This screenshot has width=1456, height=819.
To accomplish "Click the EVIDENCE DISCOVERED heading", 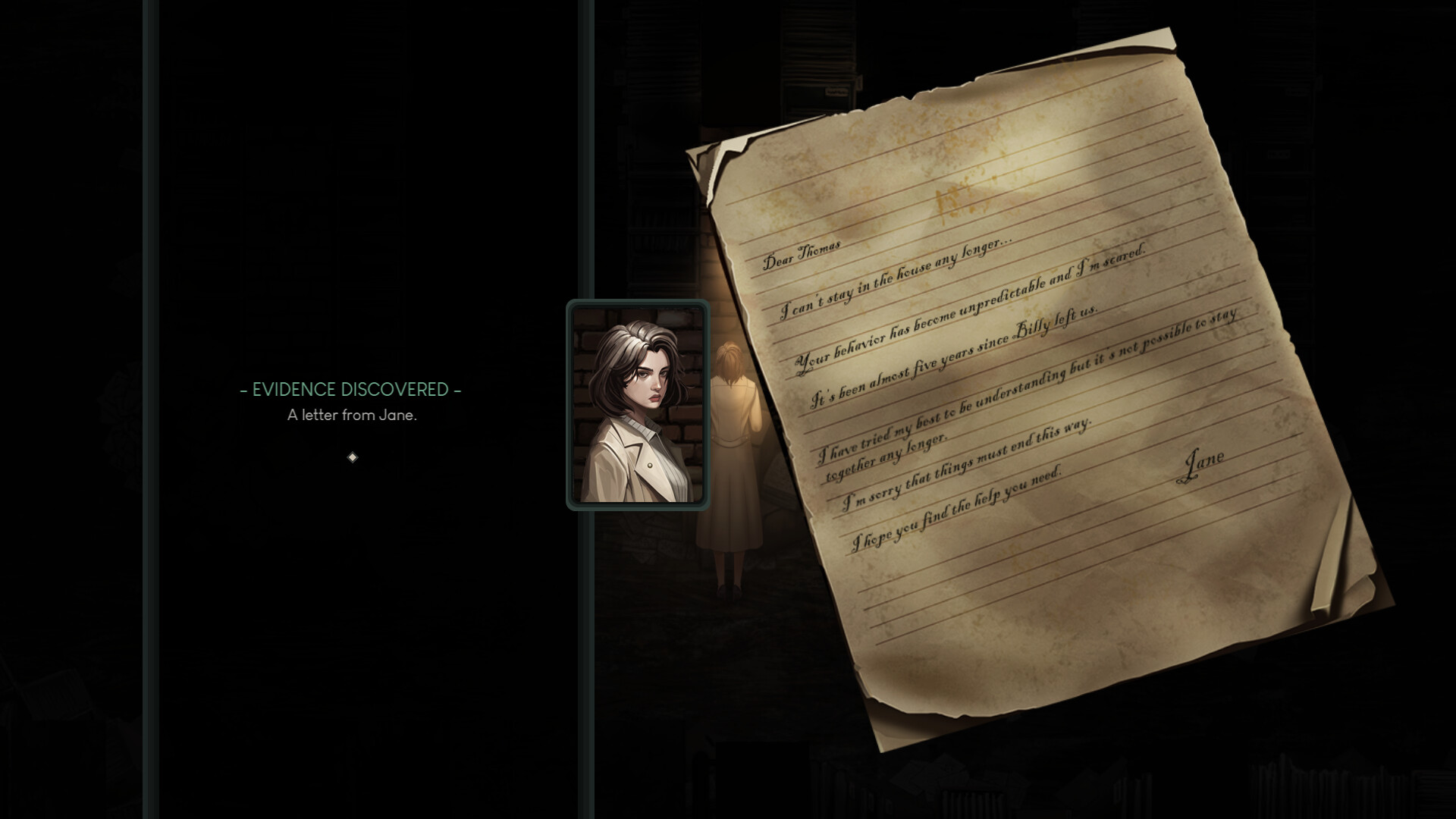I will [350, 390].
